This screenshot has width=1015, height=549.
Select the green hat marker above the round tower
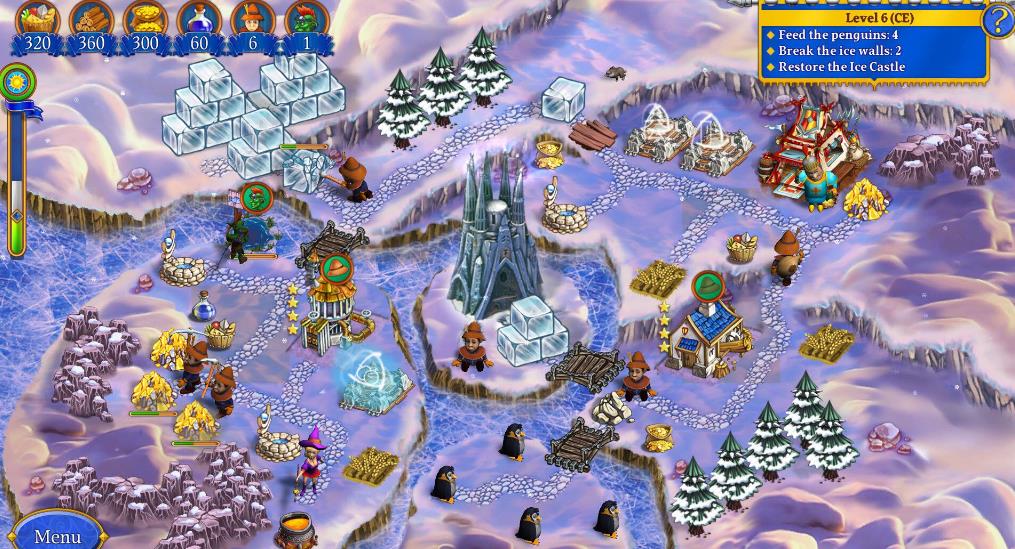(x=336, y=268)
